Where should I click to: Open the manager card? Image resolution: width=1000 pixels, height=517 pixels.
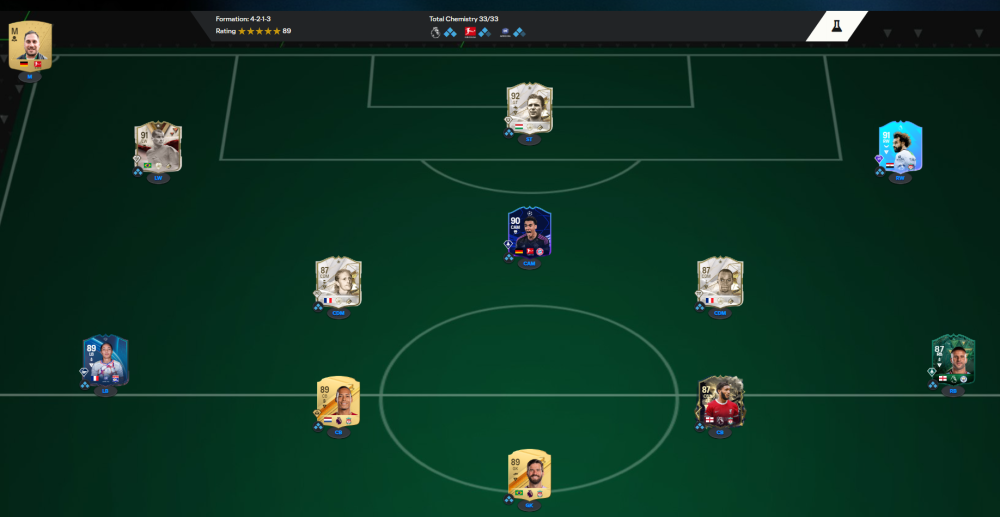coord(30,44)
